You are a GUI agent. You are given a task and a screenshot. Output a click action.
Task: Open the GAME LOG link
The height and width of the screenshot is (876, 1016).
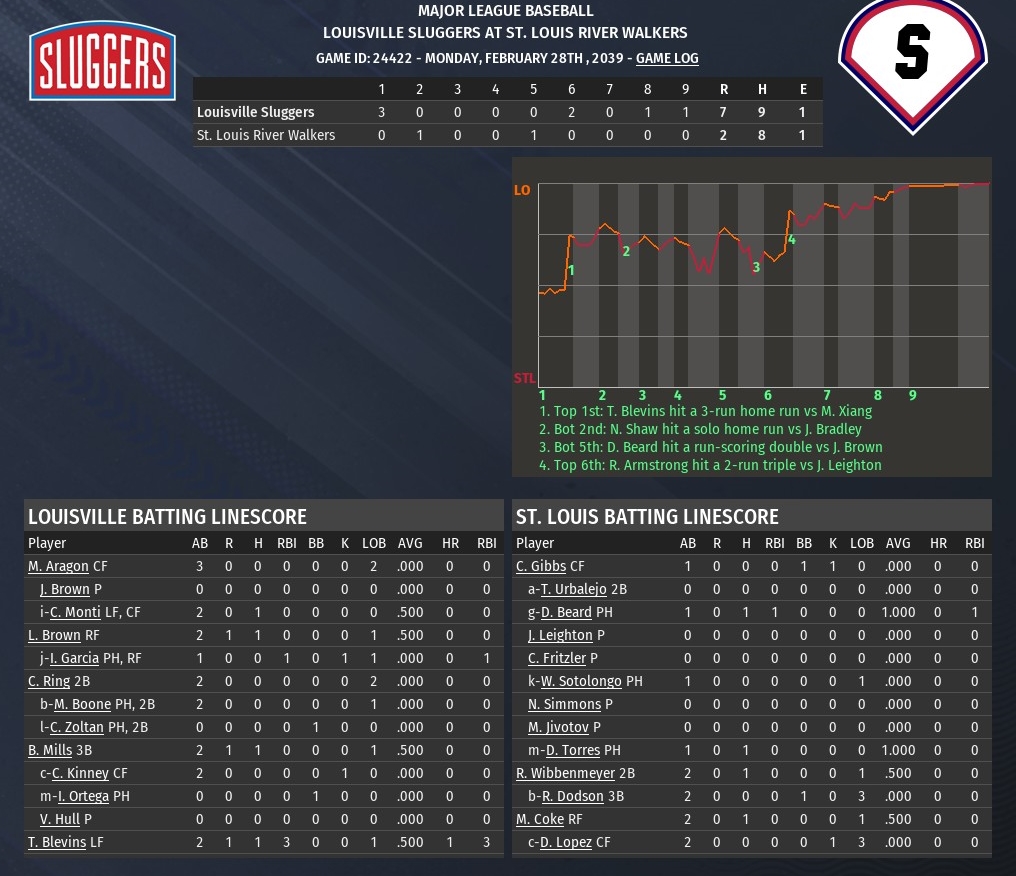[667, 58]
